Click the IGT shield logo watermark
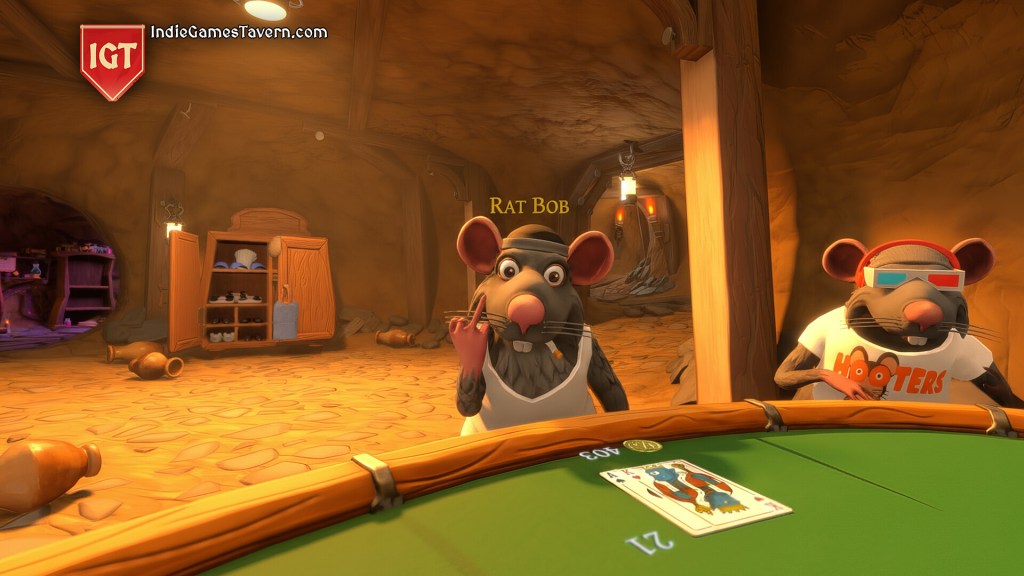 click(112, 59)
